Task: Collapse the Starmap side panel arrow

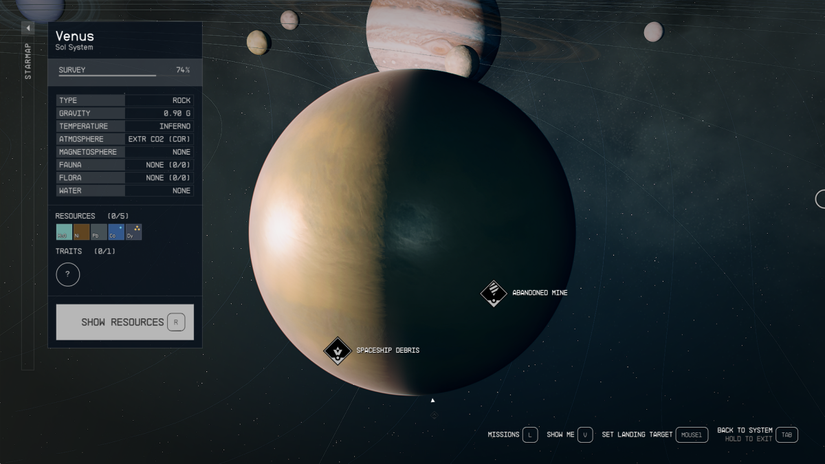Action: (28, 28)
